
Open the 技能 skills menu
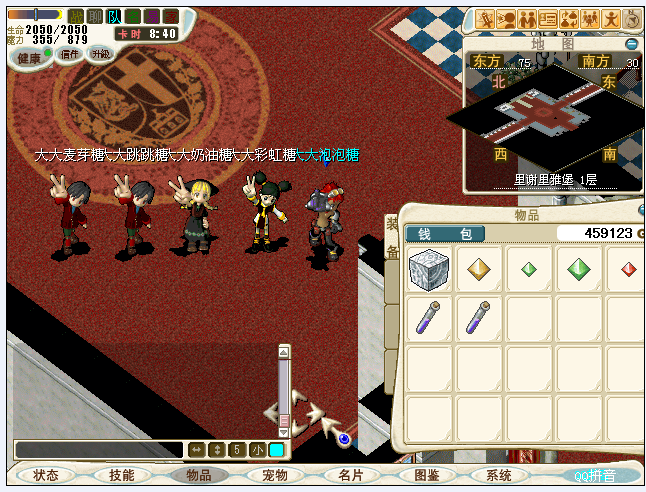click(122, 476)
